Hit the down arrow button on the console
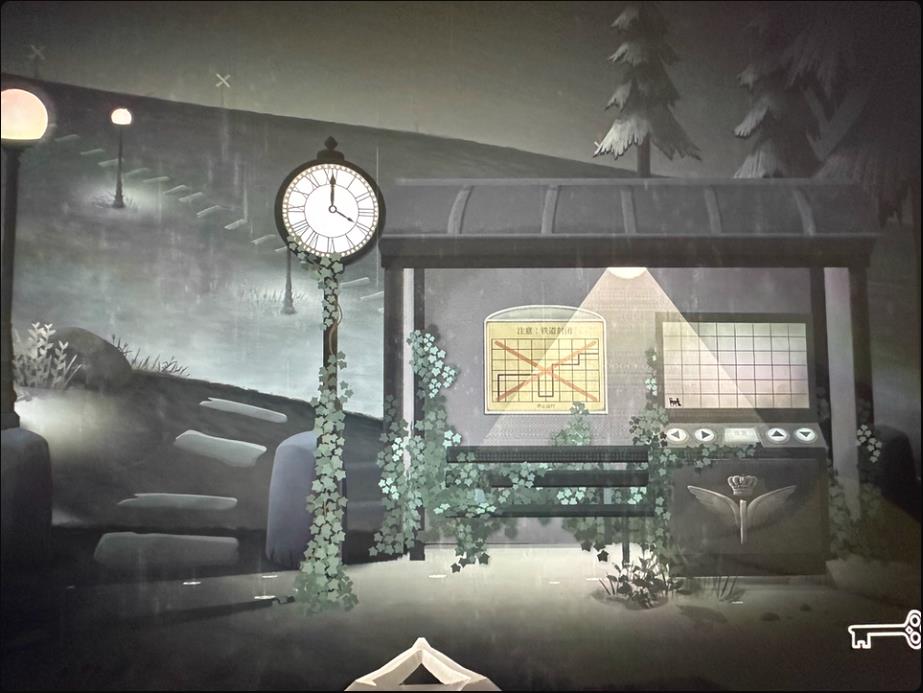 click(x=804, y=435)
